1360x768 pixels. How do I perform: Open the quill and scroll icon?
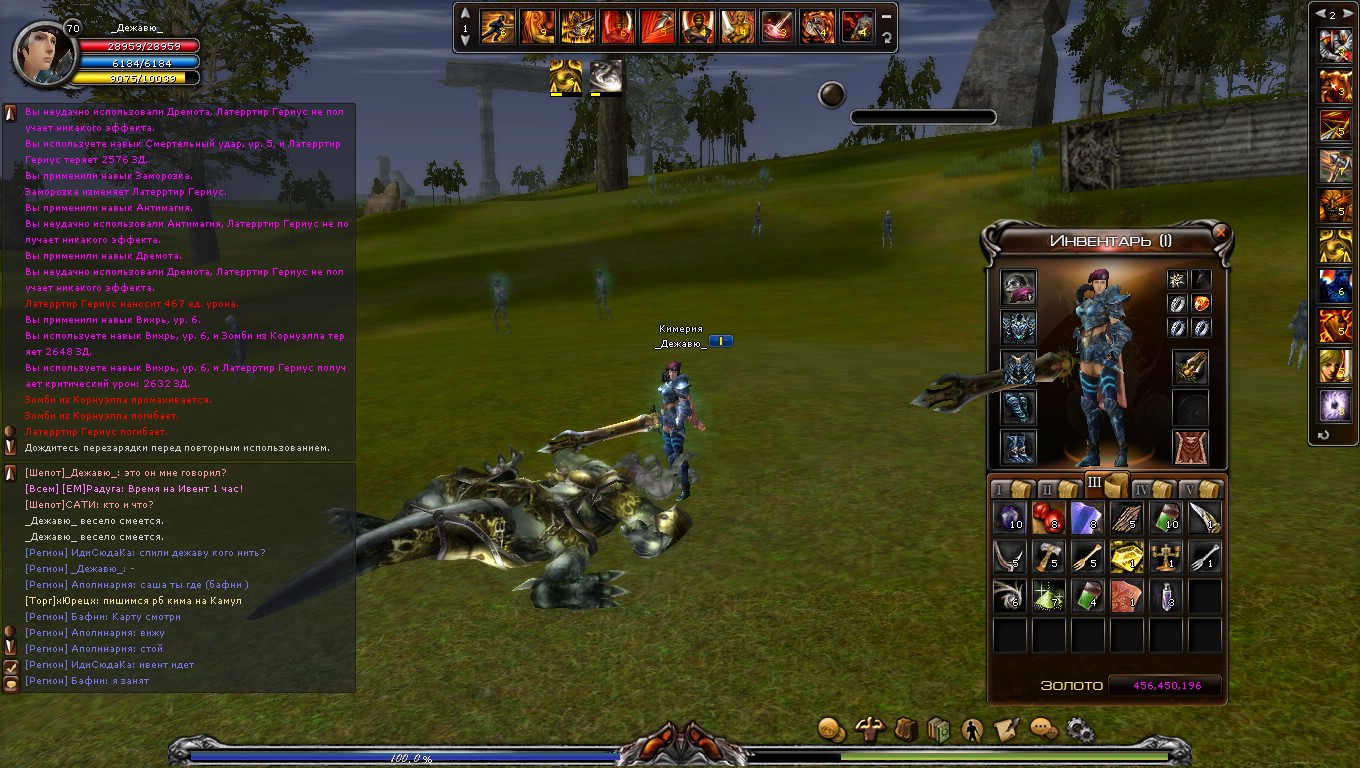point(1007,729)
